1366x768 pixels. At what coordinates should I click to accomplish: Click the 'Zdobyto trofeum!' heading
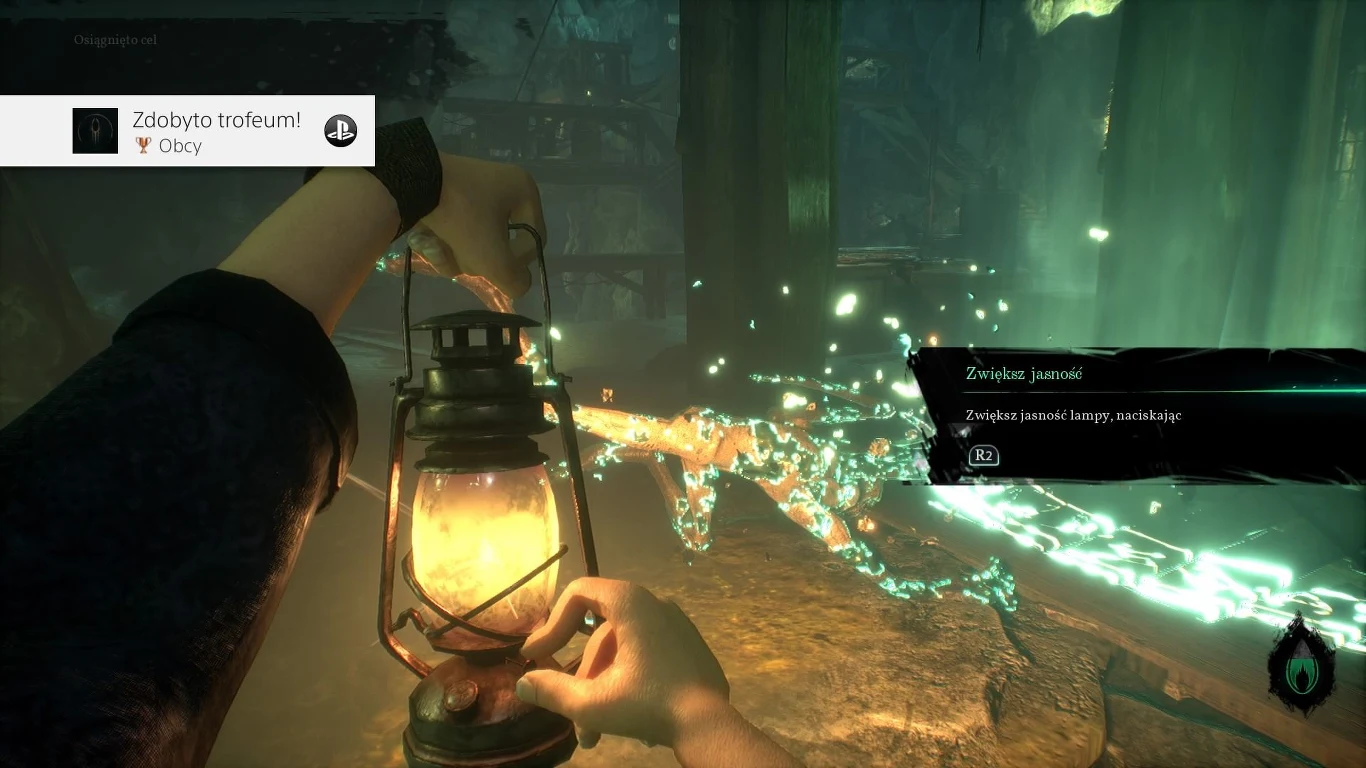[x=216, y=120]
